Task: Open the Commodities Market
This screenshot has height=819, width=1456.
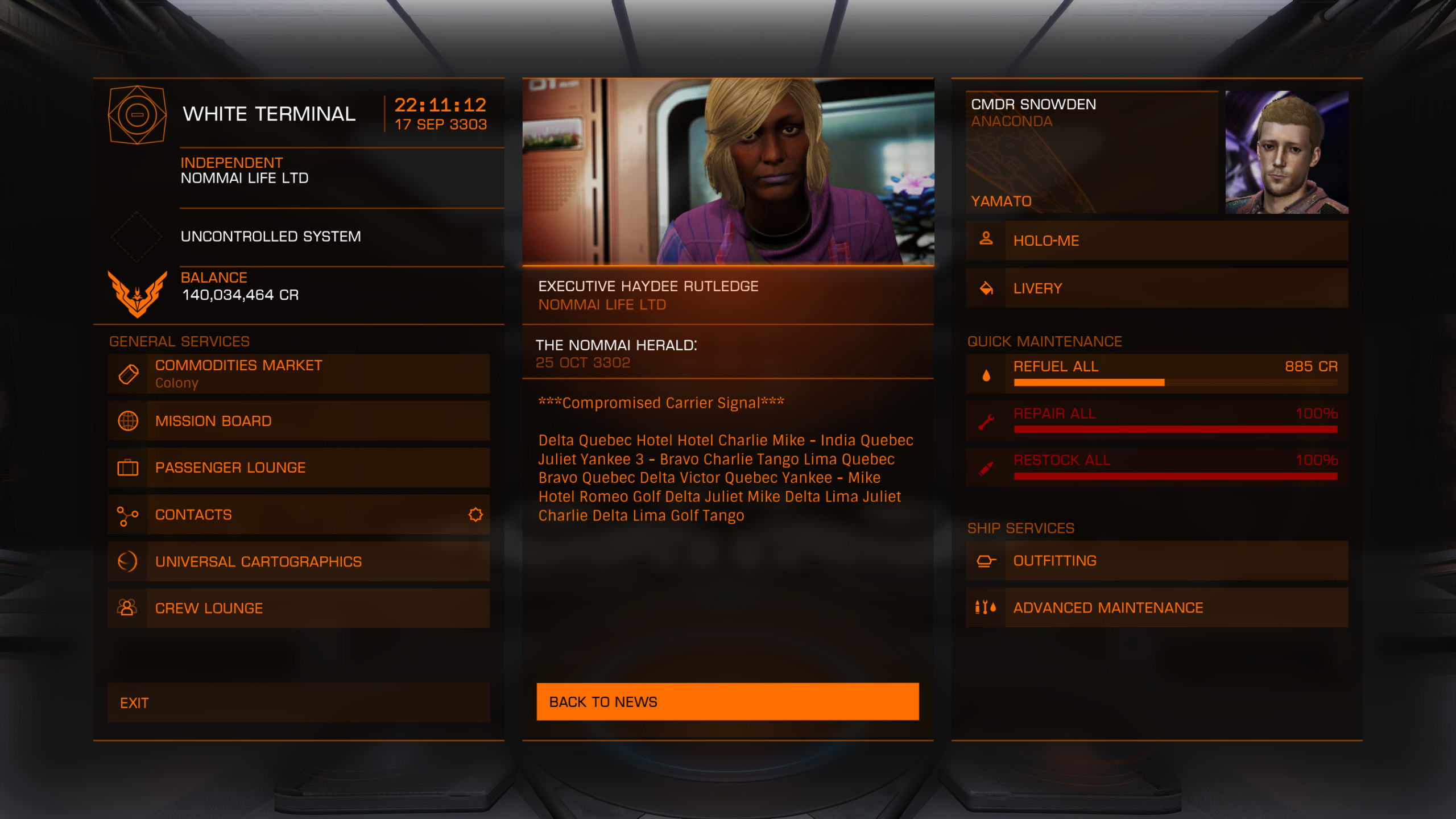Action: click(x=299, y=374)
